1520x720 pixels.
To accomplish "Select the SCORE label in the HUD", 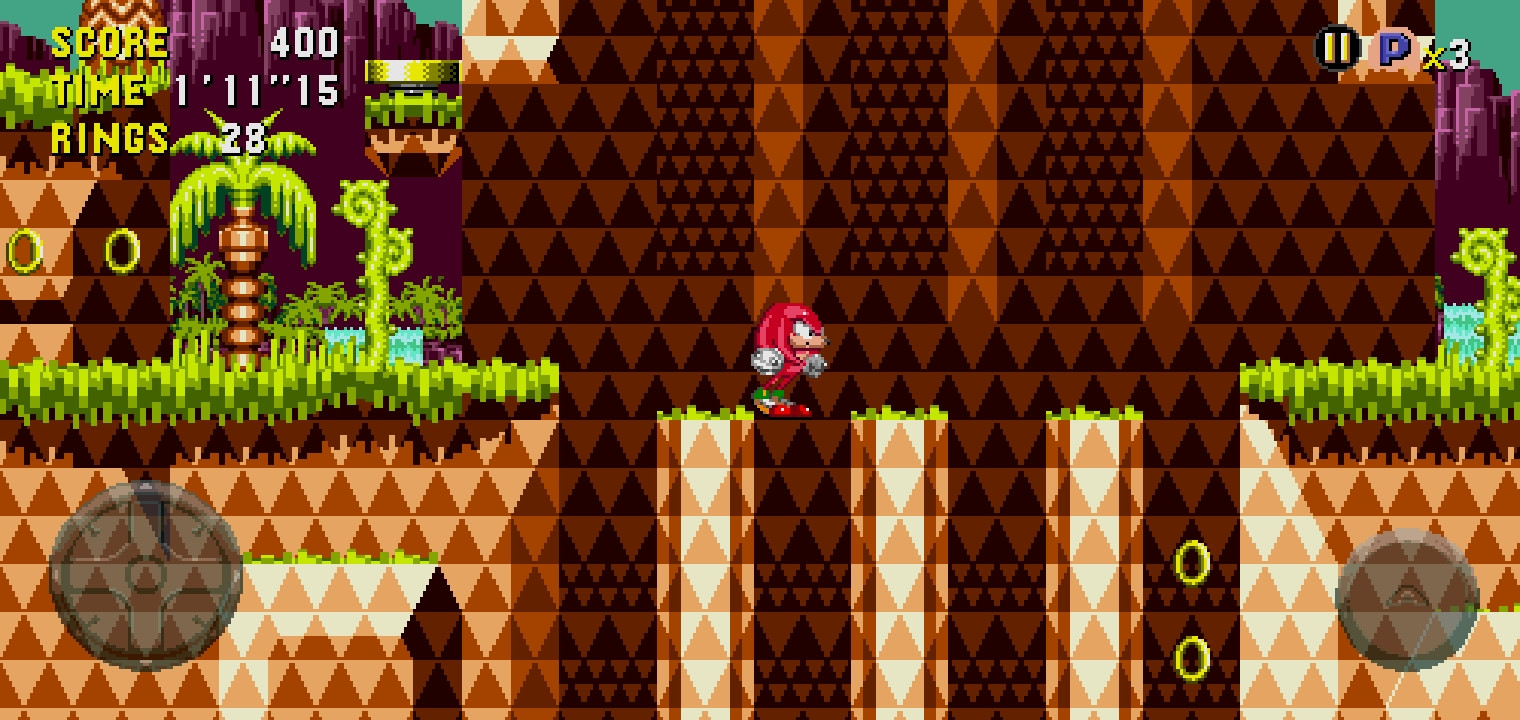I will click(110, 43).
